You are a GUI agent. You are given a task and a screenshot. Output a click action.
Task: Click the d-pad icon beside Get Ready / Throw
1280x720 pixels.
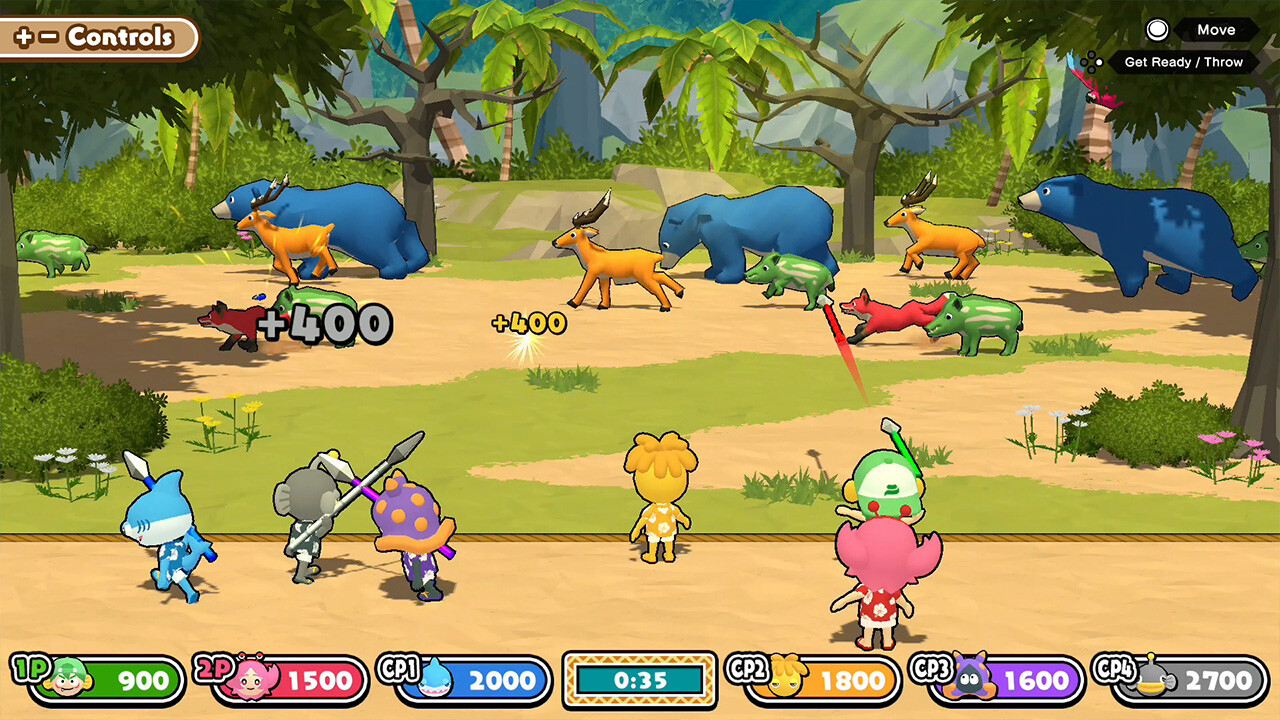[1090, 62]
